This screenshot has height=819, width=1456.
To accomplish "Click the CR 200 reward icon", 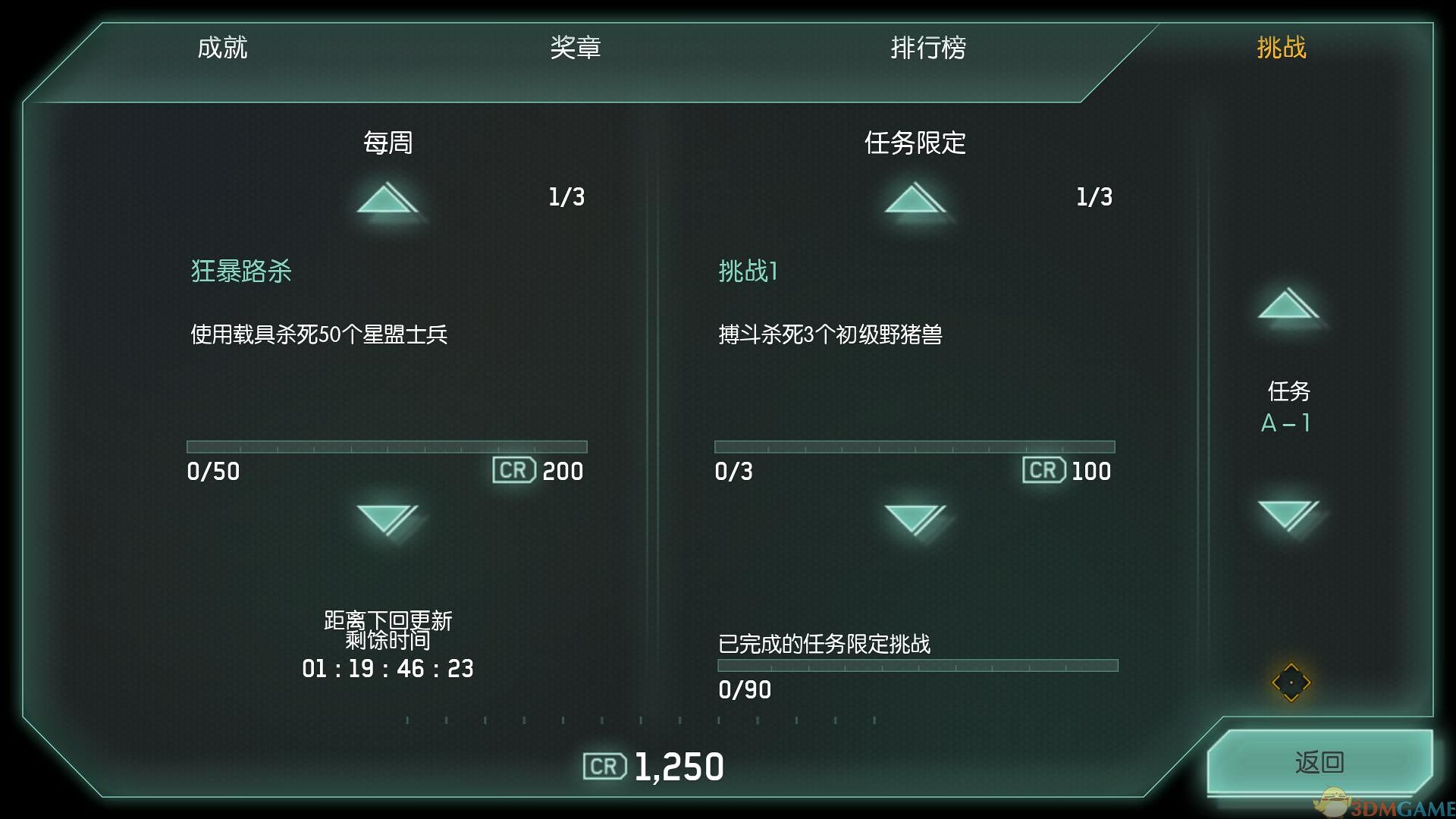I will pyautogui.click(x=514, y=470).
